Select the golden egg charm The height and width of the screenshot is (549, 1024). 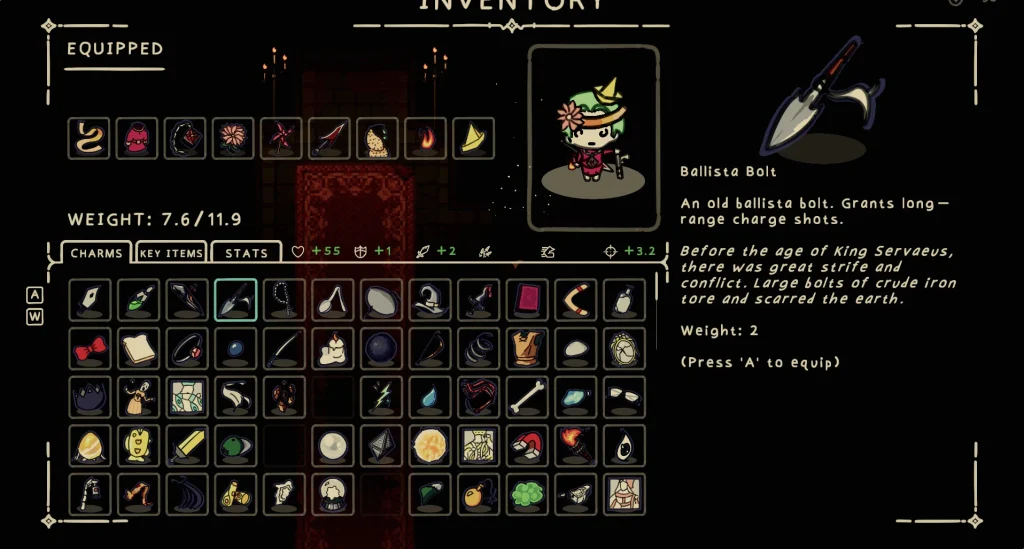tap(90, 445)
